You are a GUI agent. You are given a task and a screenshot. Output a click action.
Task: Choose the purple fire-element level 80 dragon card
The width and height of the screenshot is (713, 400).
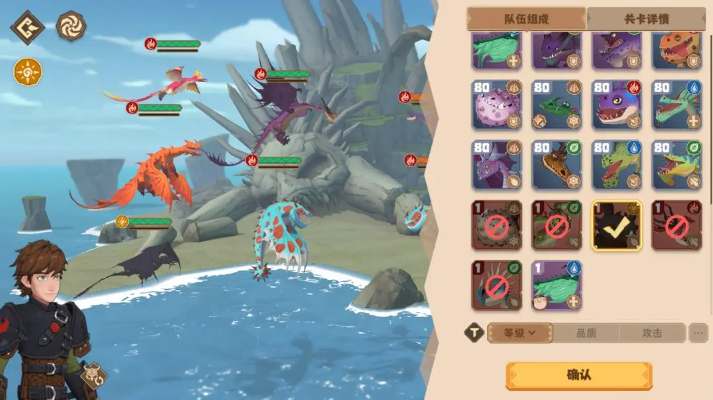pos(617,105)
